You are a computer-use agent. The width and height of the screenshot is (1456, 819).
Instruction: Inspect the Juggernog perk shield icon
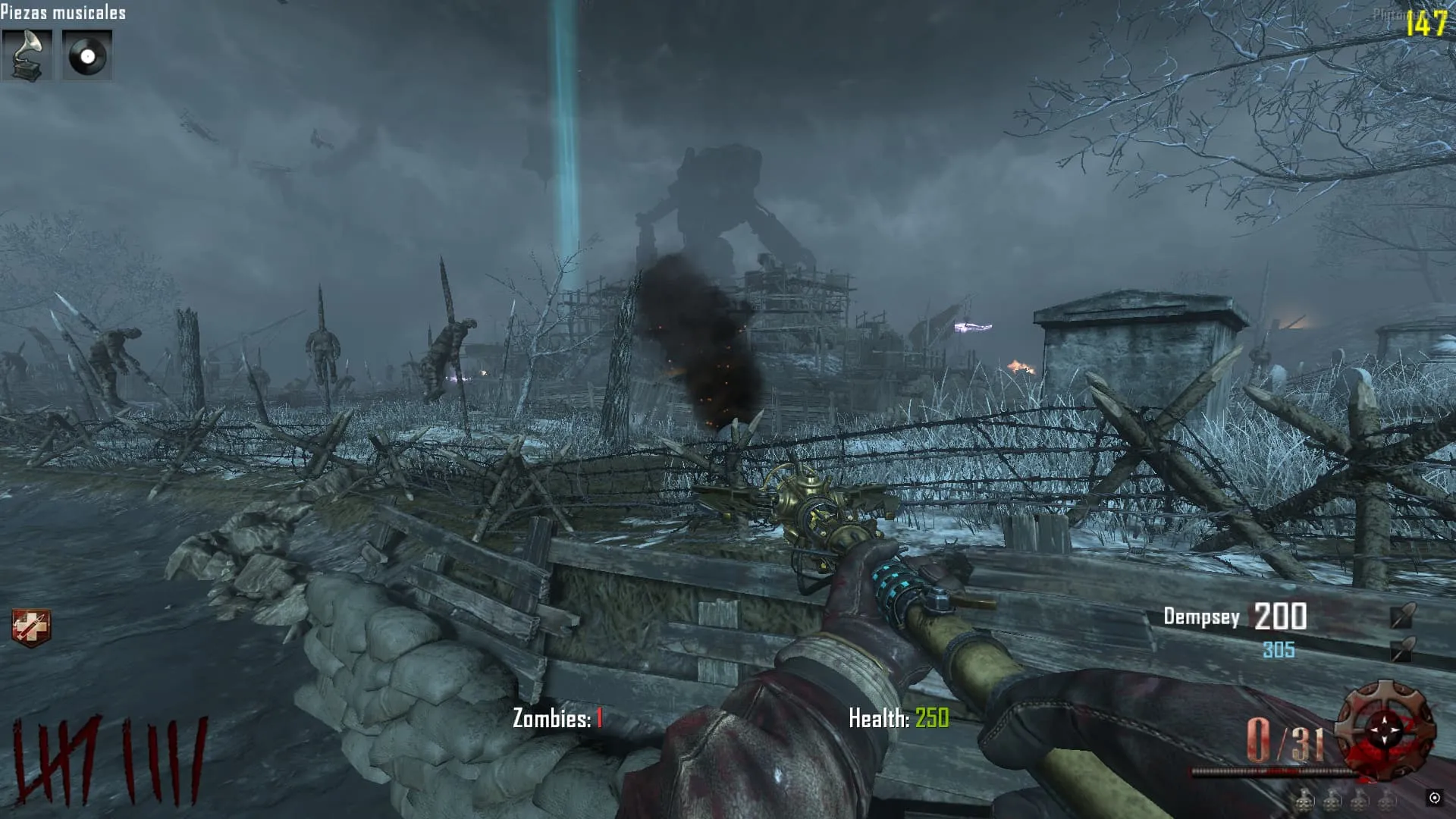coord(31,628)
